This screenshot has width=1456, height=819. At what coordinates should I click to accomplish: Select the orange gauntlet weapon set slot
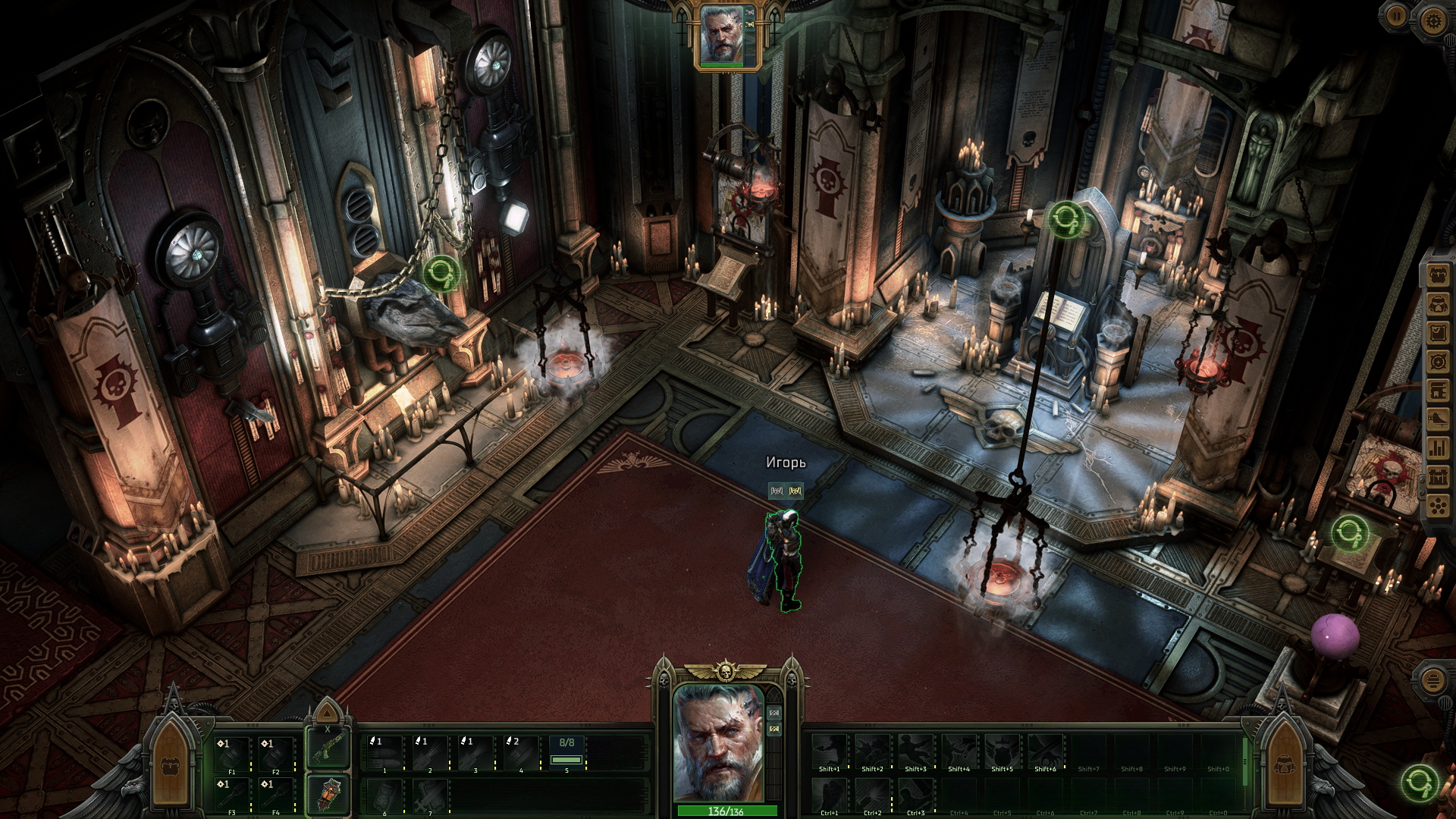[327, 795]
